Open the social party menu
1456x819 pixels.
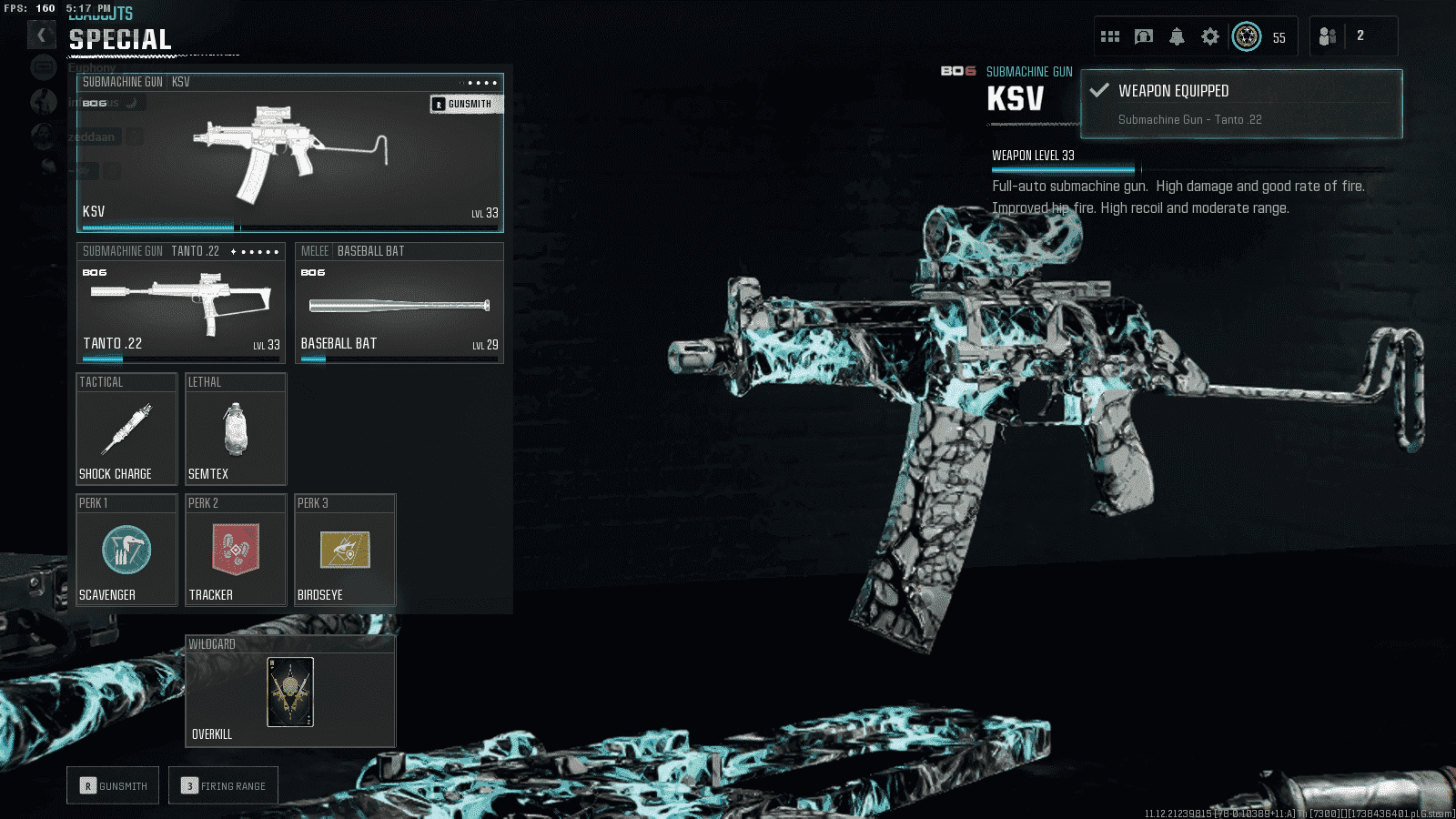1328,36
